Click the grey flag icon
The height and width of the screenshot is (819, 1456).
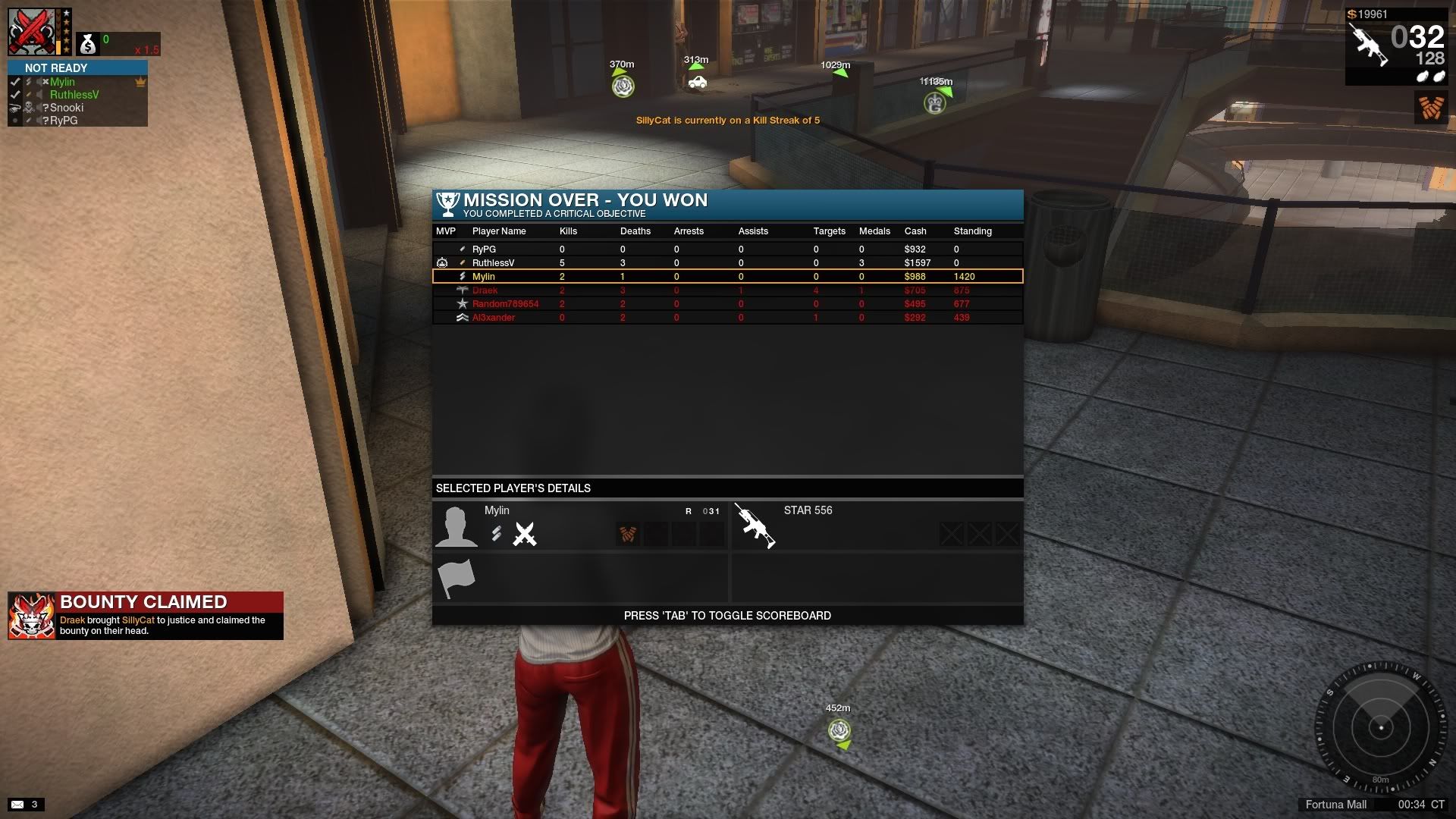457,578
